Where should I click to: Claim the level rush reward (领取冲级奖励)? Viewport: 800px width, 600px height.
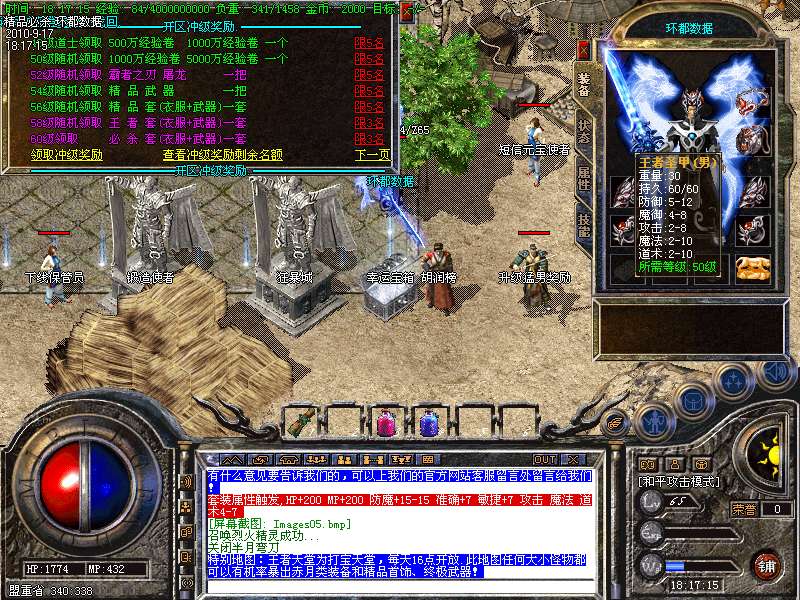coord(67,155)
